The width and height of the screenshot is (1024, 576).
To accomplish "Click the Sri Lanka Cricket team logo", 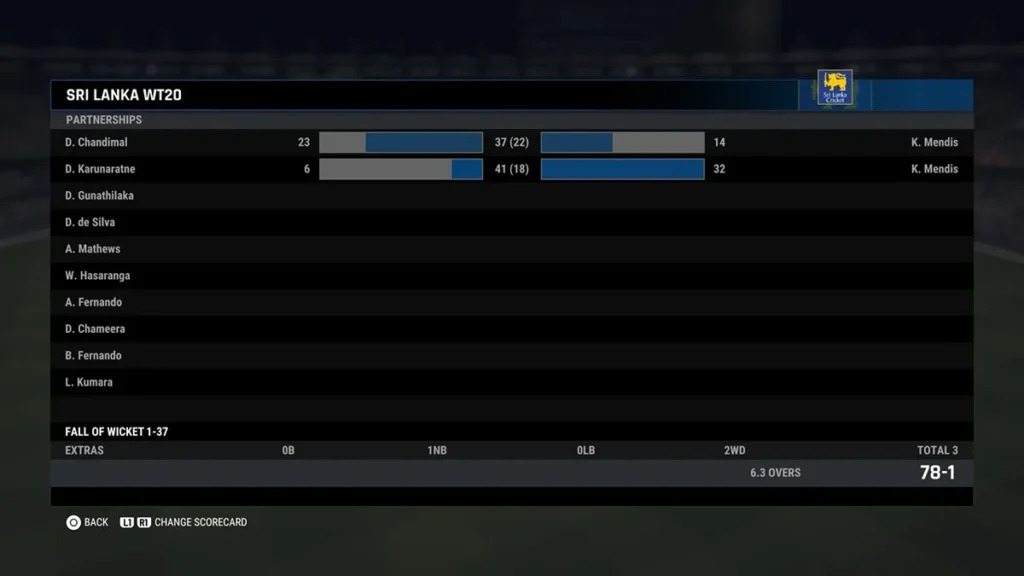I will pos(835,88).
